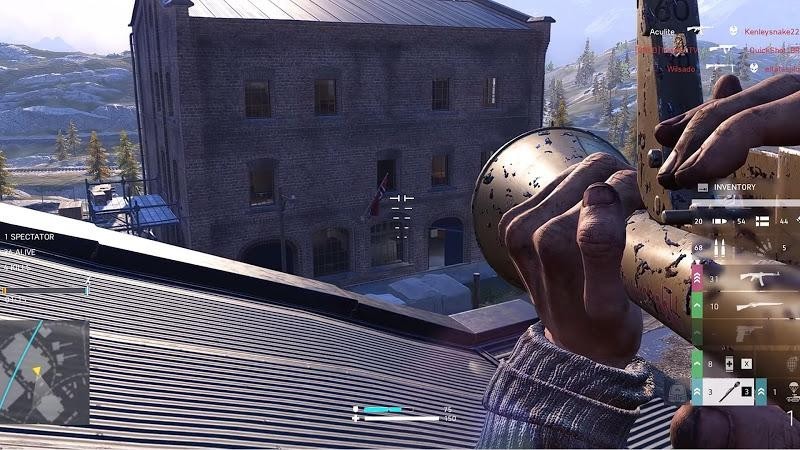This screenshot has height=450, width=800.
Task: Select kill feed player Kenleysnake22
Action: click(771, 31)
